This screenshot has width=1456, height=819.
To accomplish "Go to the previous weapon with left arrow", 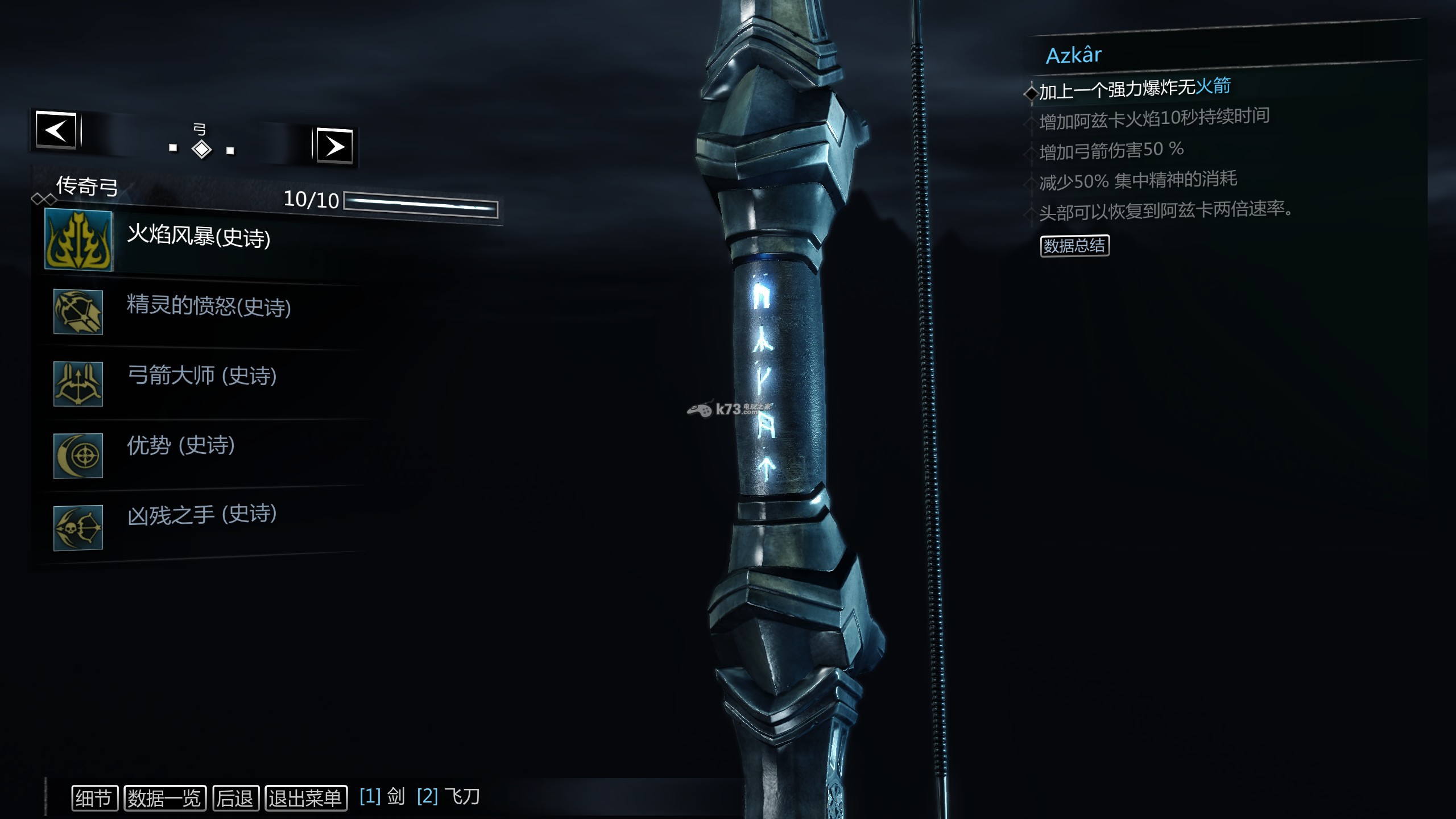I will coord(56,130).
